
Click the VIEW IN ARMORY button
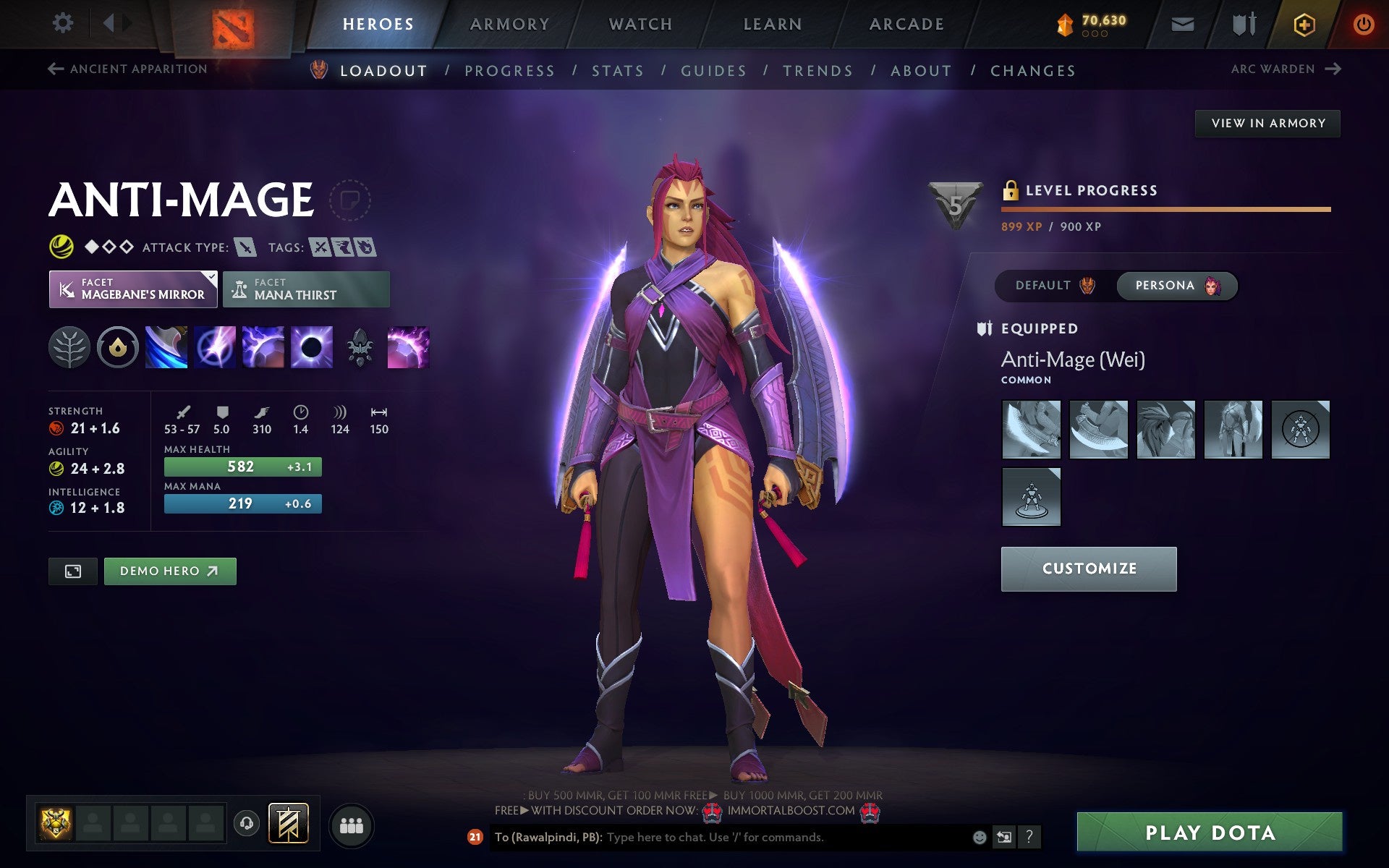point(1267,123)
